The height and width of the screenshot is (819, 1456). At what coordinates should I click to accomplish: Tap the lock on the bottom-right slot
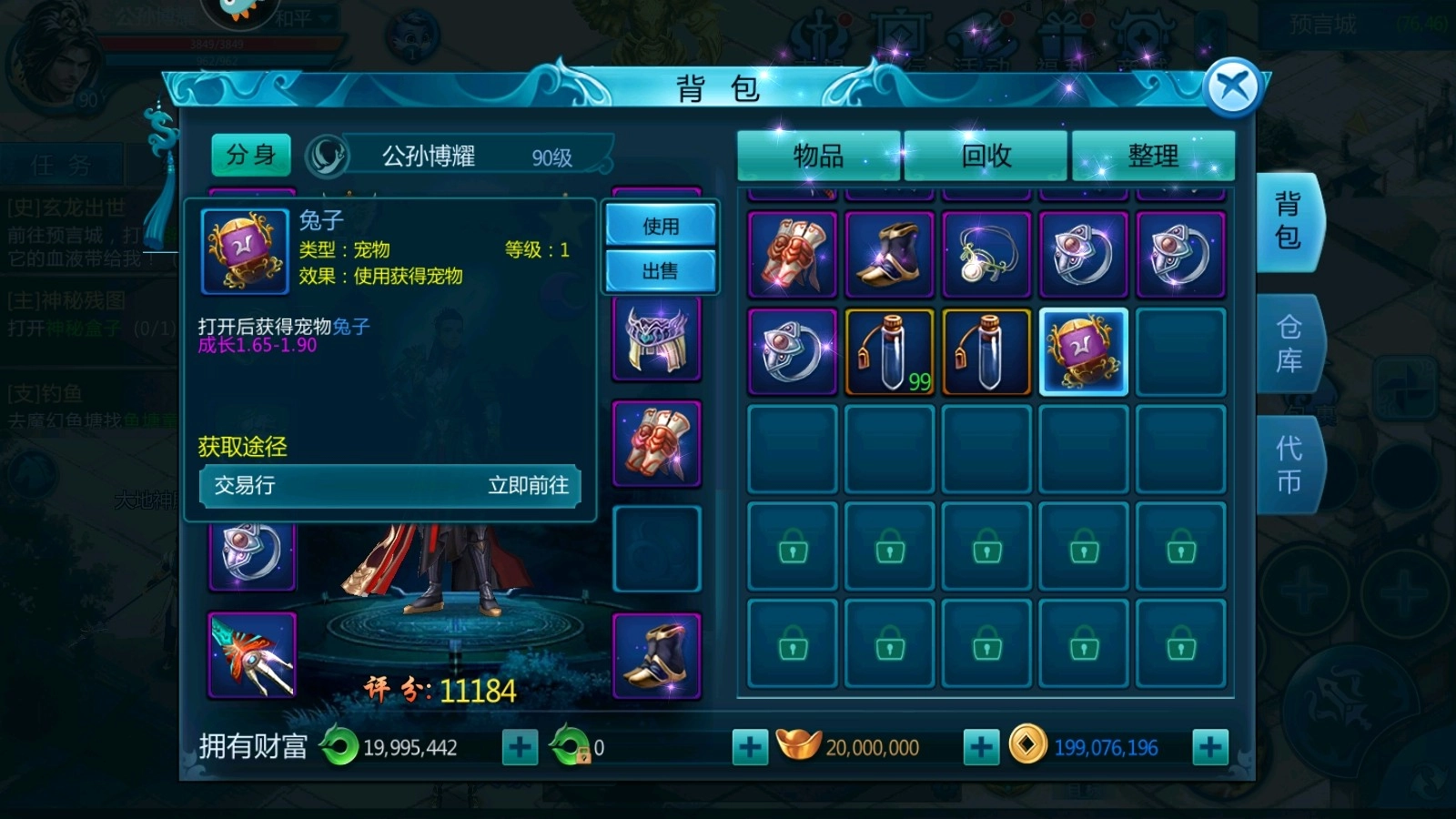click(x=1180, y=646)
